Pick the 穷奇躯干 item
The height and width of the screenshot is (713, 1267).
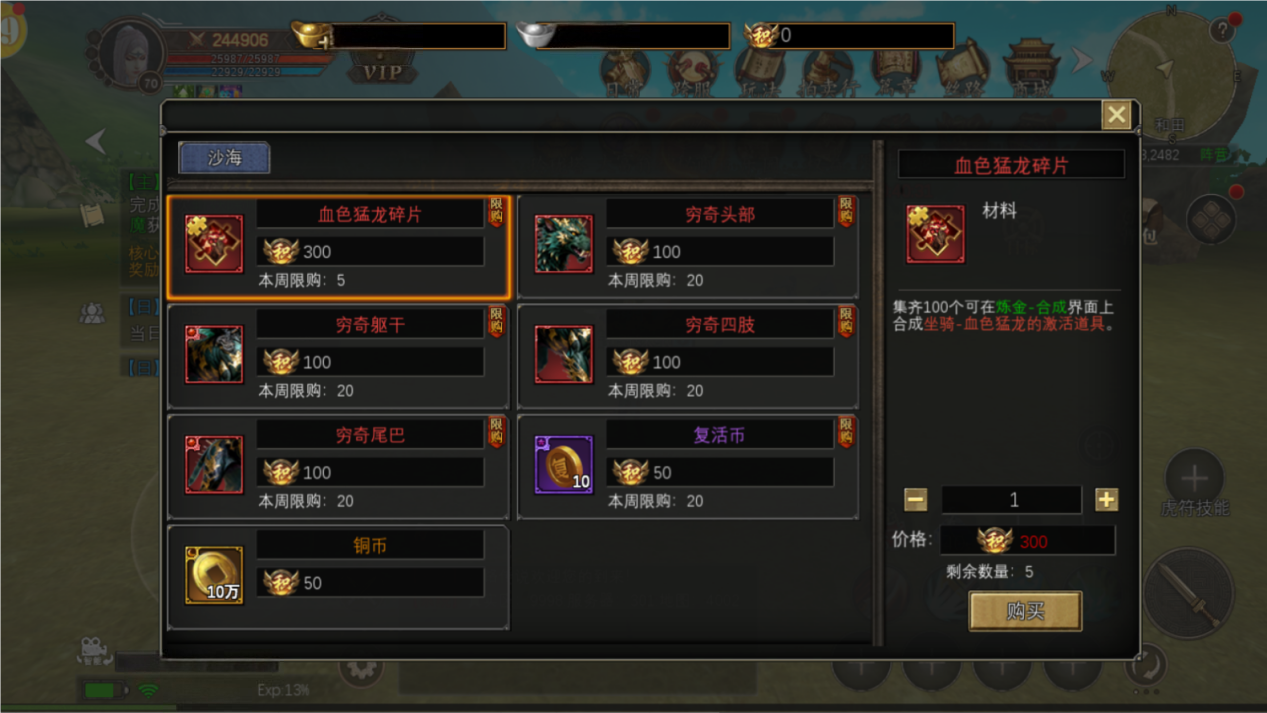[x=338, y=358]
